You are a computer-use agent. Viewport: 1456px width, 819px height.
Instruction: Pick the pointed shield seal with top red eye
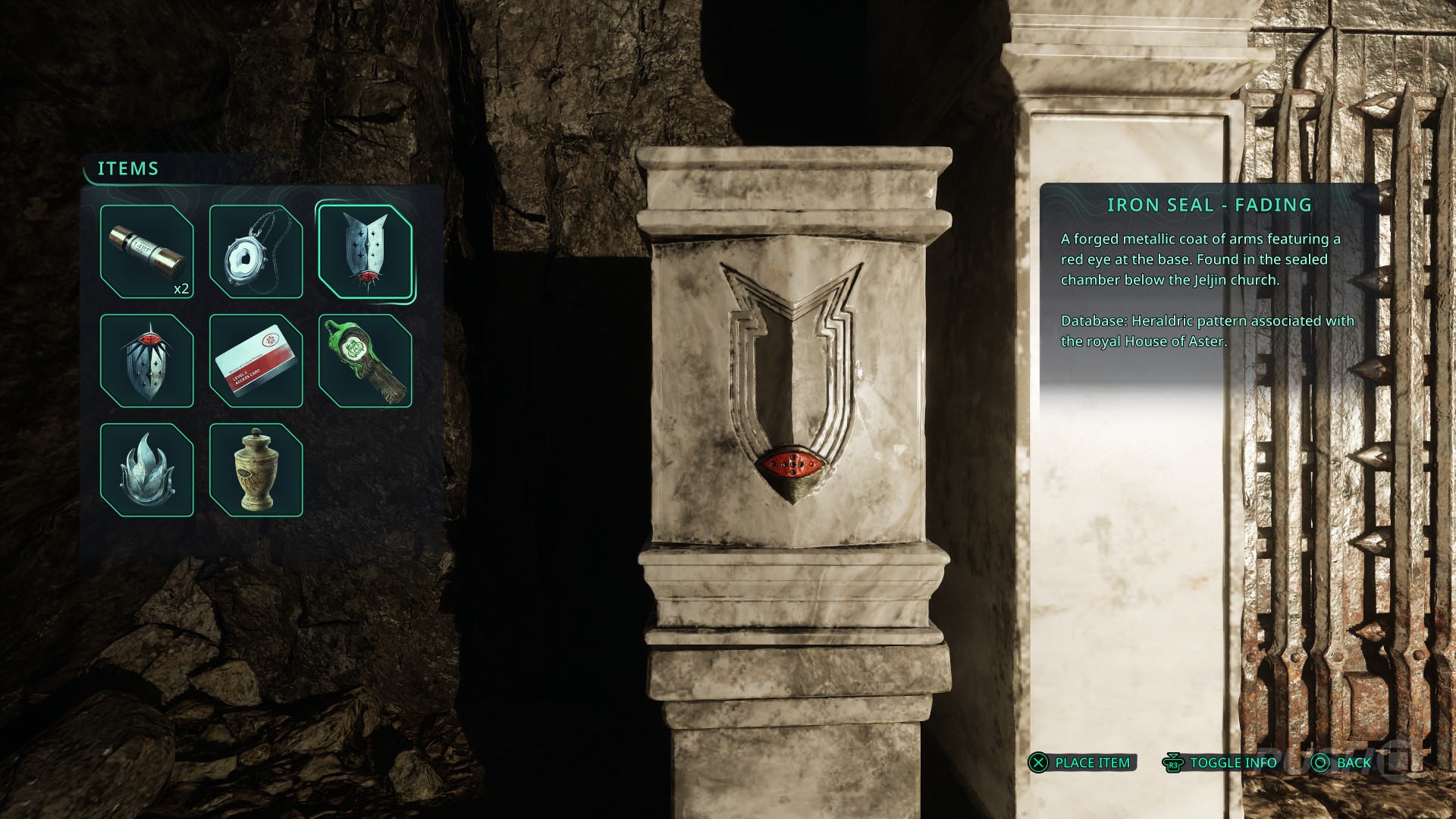coord(146,360)
